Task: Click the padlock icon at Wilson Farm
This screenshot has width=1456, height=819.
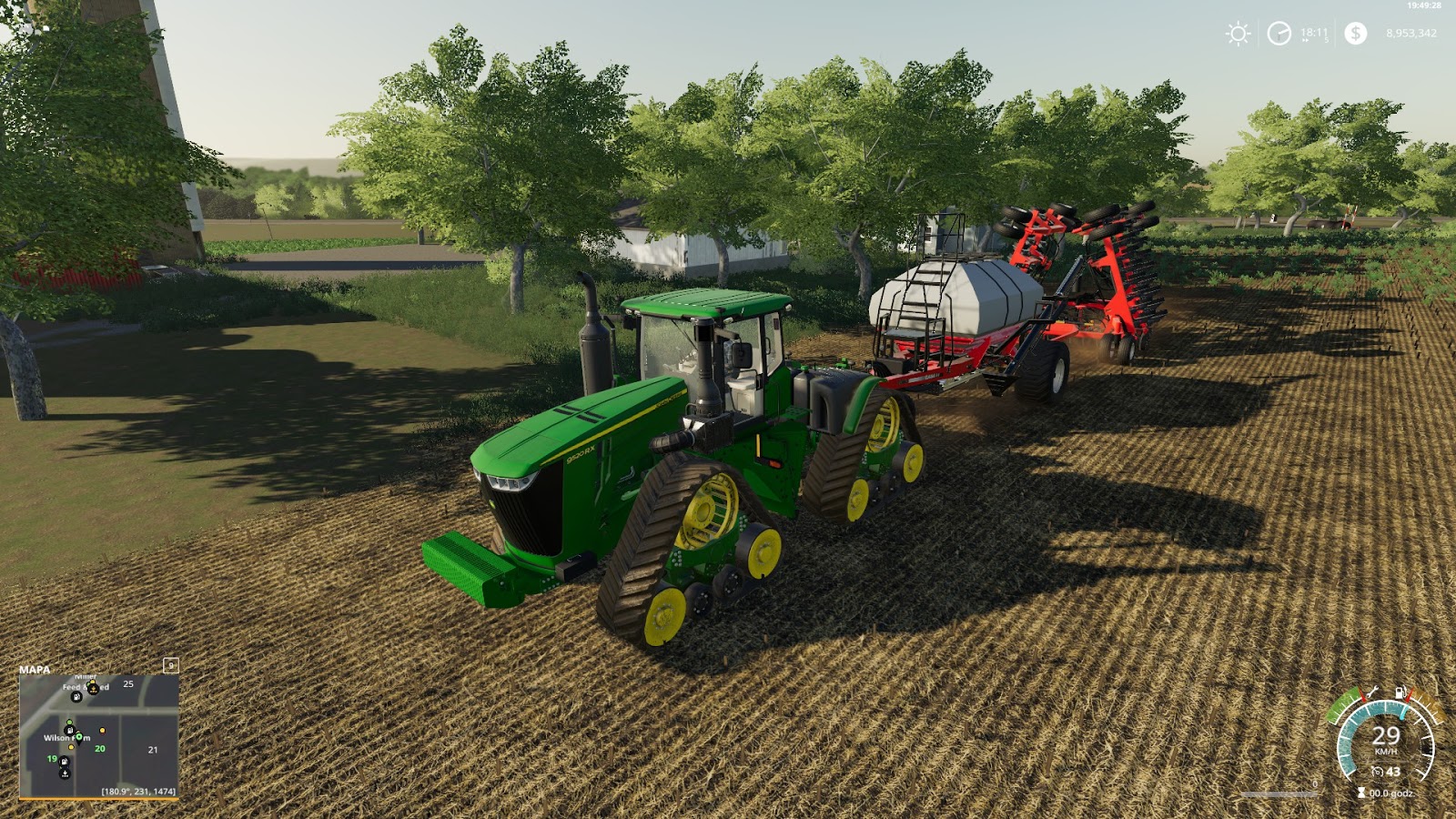Action: pyautogui.click(x=69, y=730)
